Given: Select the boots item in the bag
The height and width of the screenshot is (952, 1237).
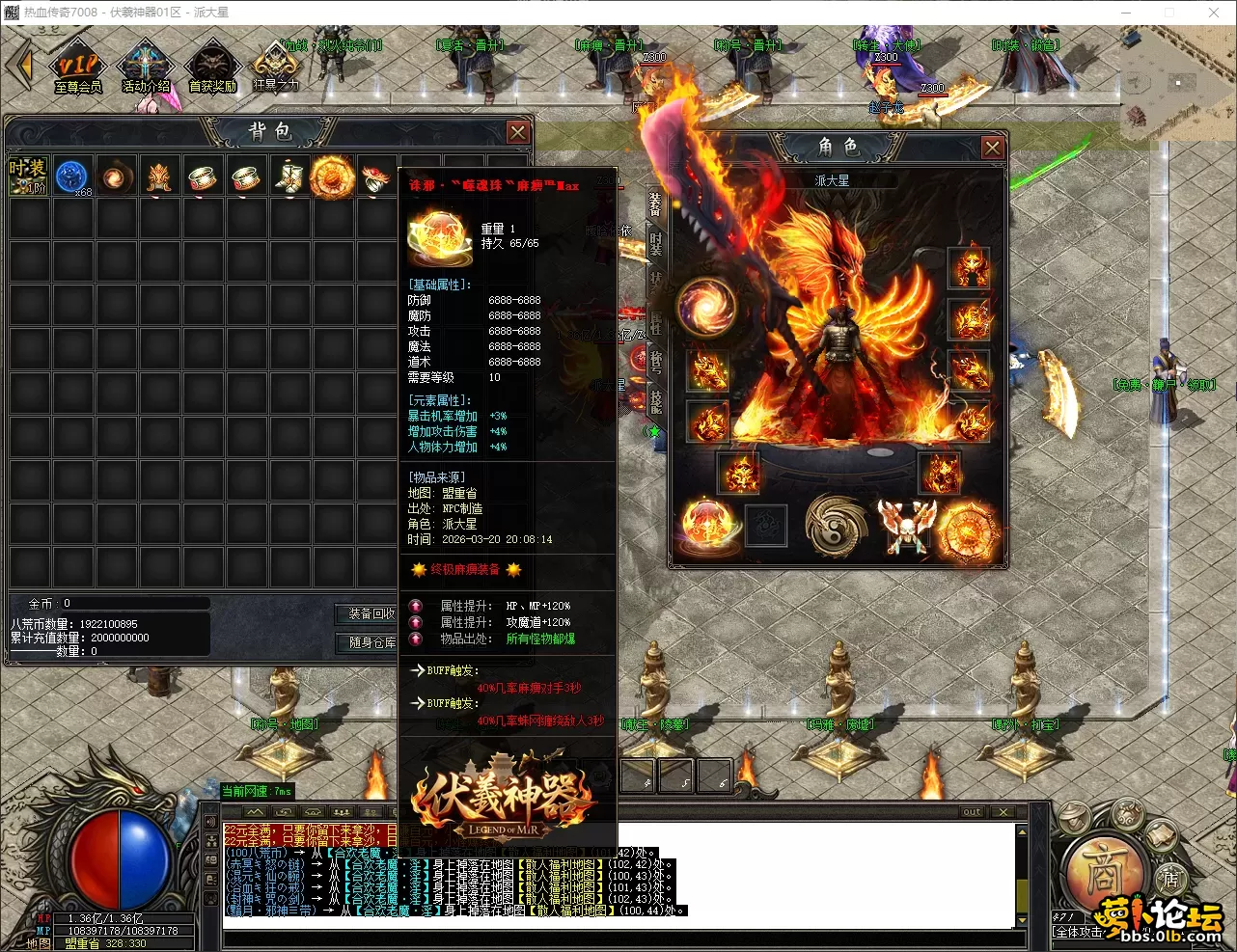Looking at the screenshot, I should pyautogui.click(x=289, y=177).
